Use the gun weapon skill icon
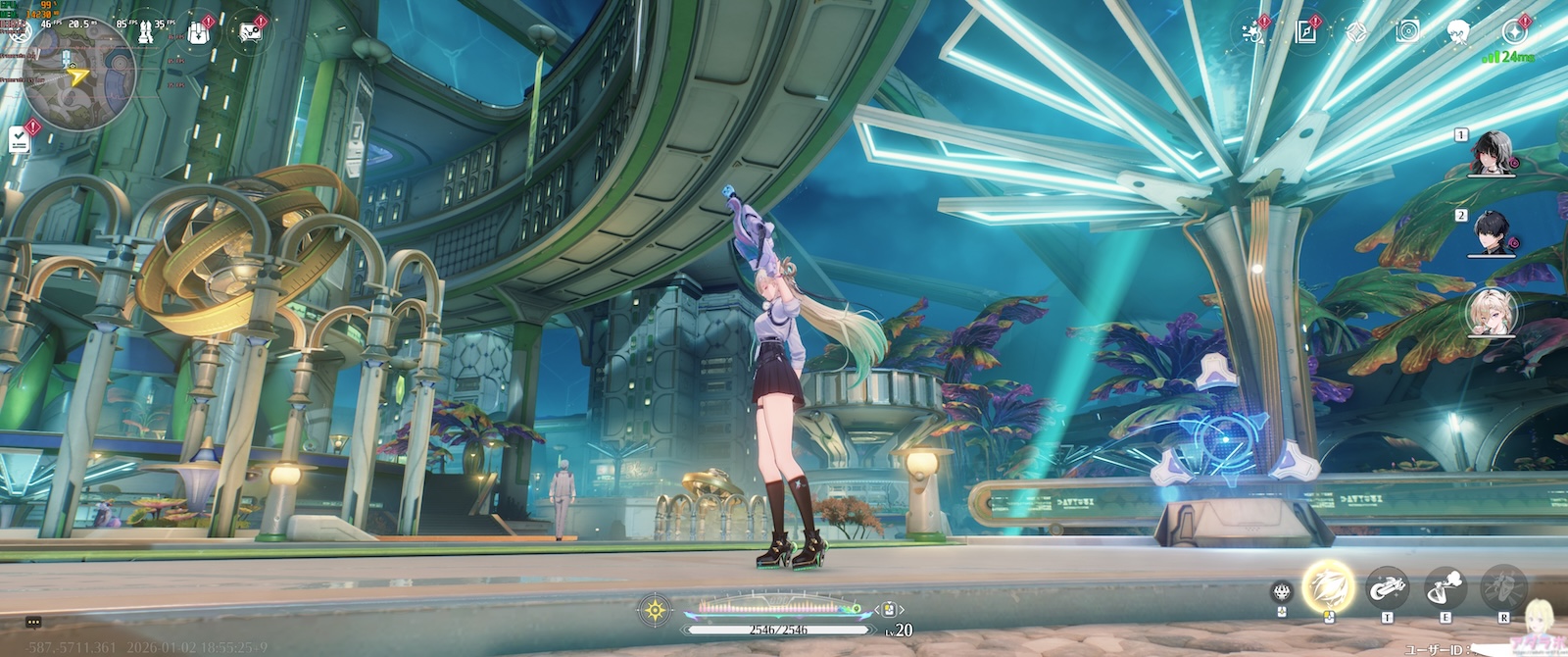 tap(1387, 587)
